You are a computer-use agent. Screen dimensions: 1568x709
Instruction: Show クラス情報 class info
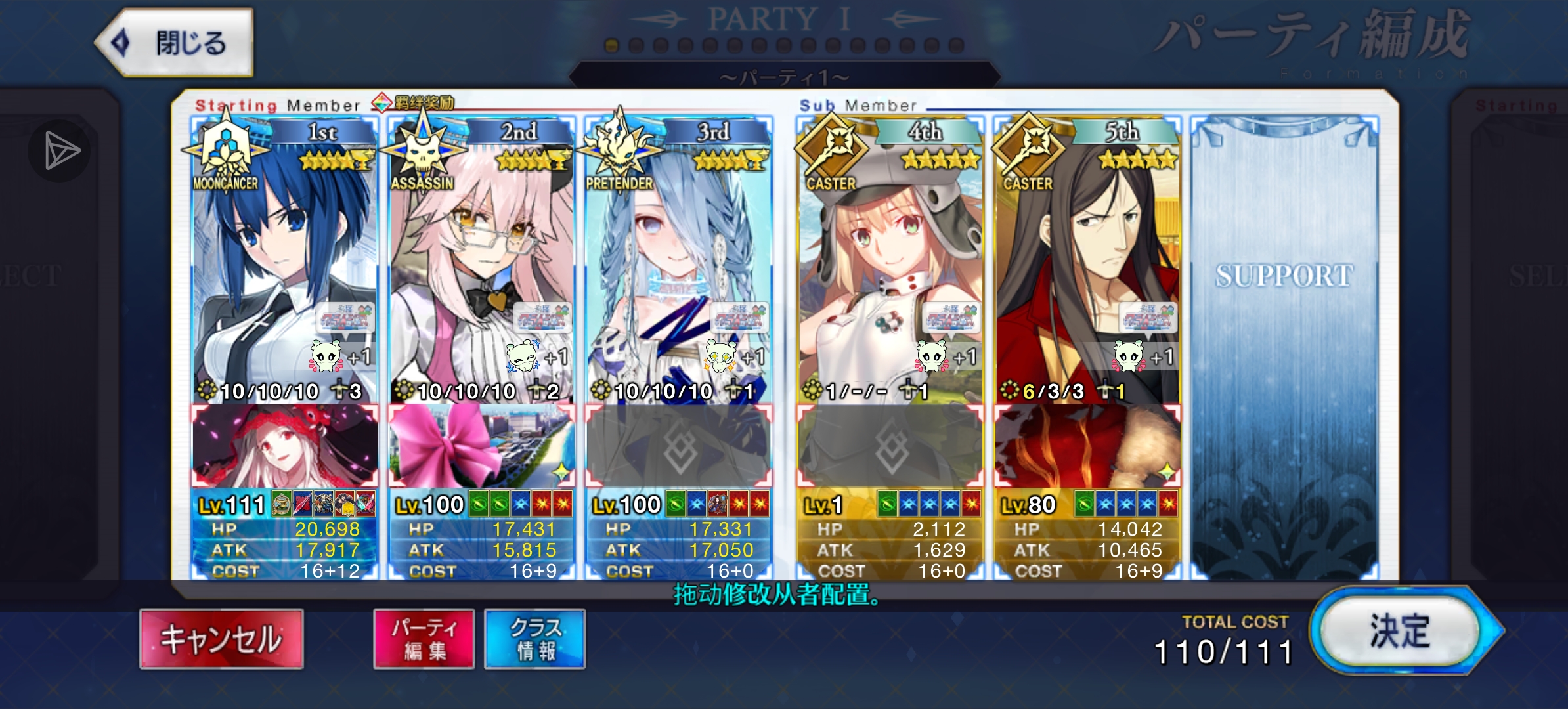(535, 639)
